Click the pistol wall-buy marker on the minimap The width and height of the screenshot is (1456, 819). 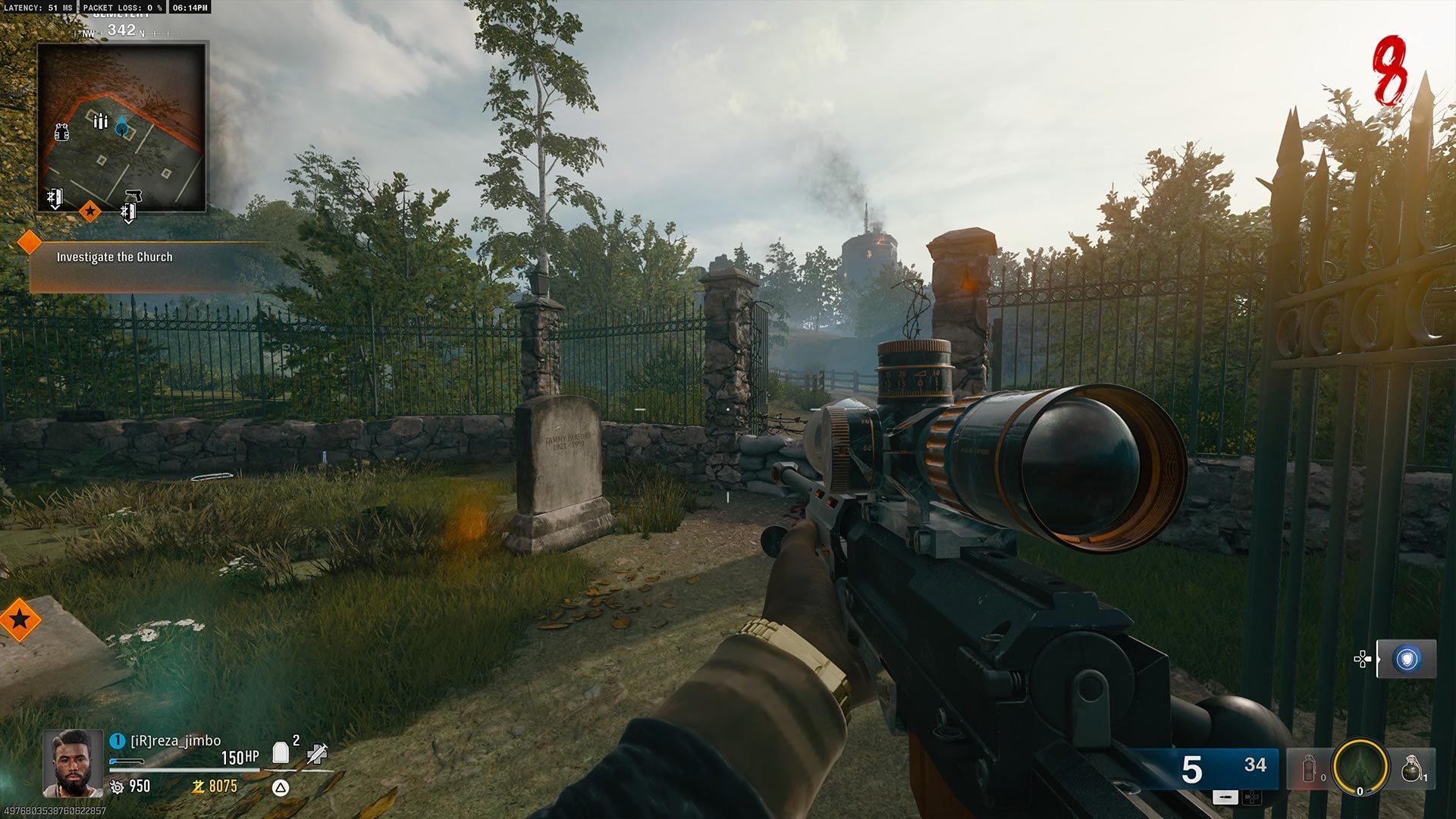tap(130, 204)
